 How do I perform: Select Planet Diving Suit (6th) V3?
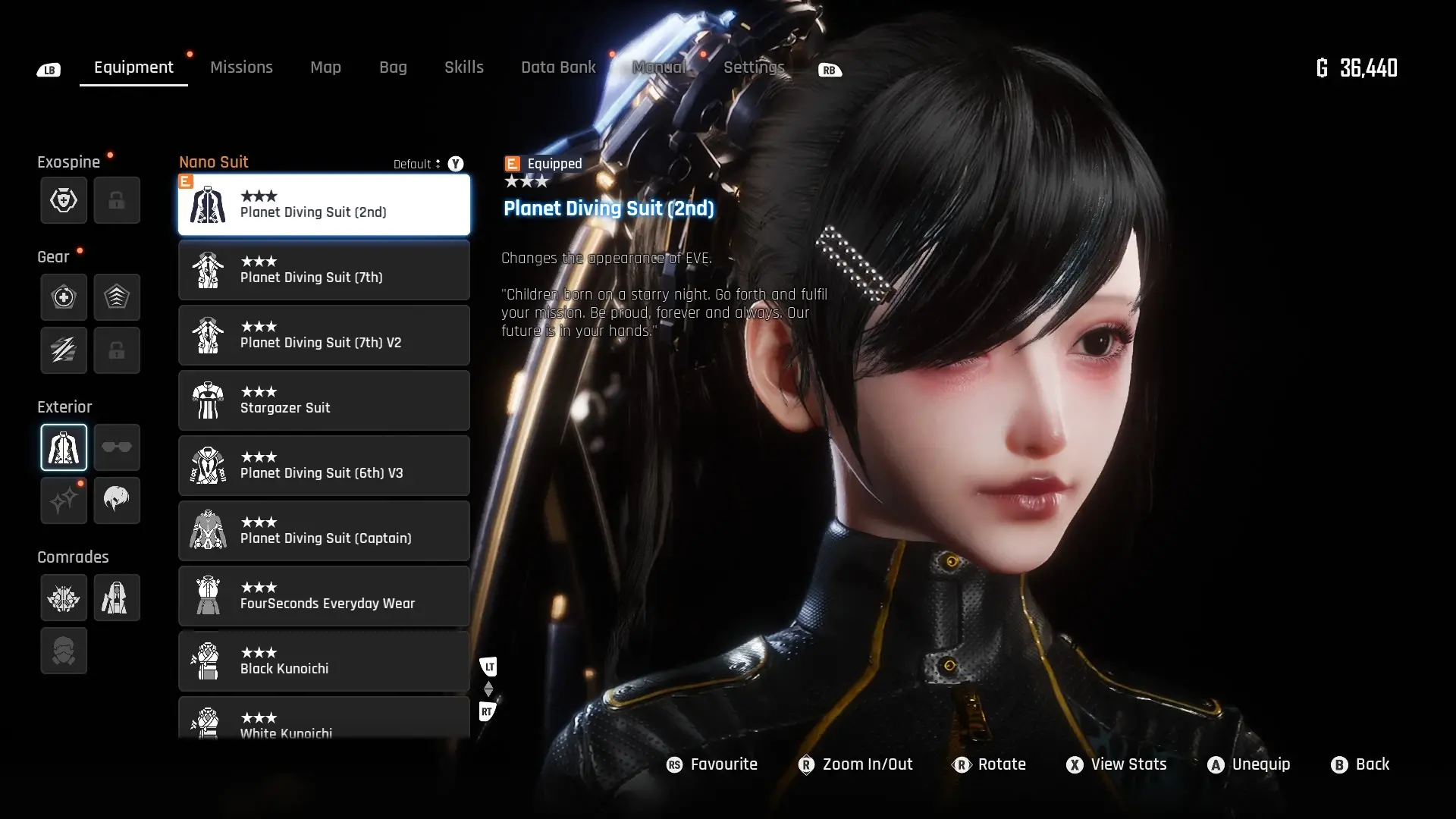click(x=324, y=466)
